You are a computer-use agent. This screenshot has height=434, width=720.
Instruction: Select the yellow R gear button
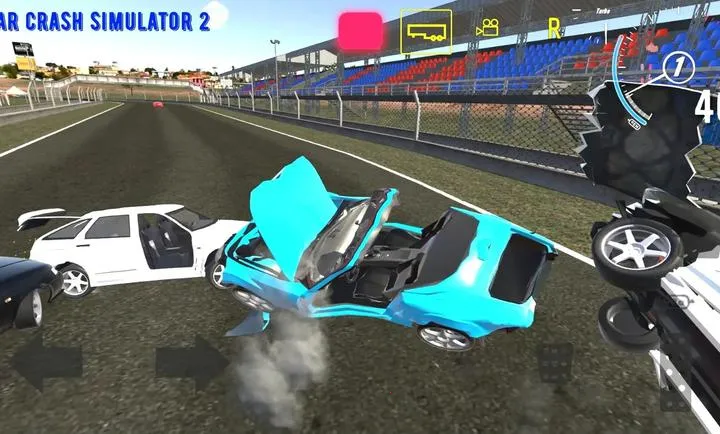click(554, 29)
